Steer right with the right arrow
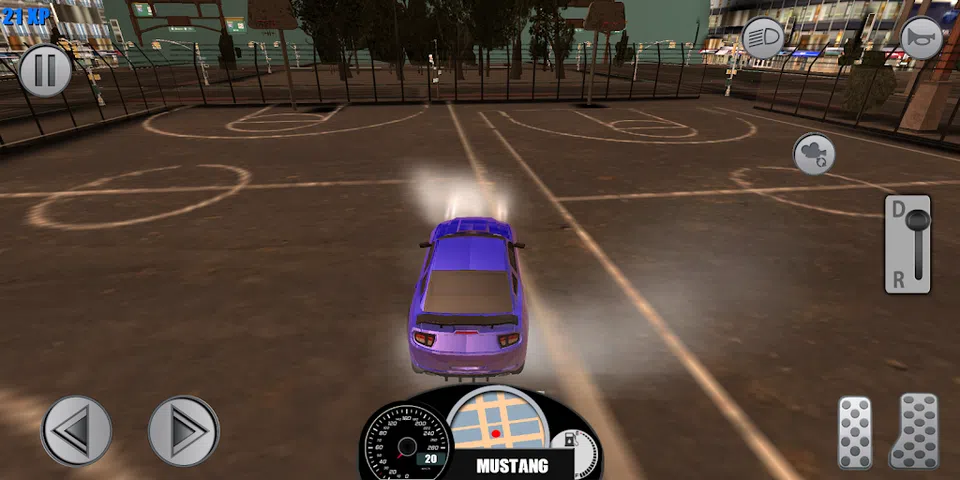 (183, 431)
